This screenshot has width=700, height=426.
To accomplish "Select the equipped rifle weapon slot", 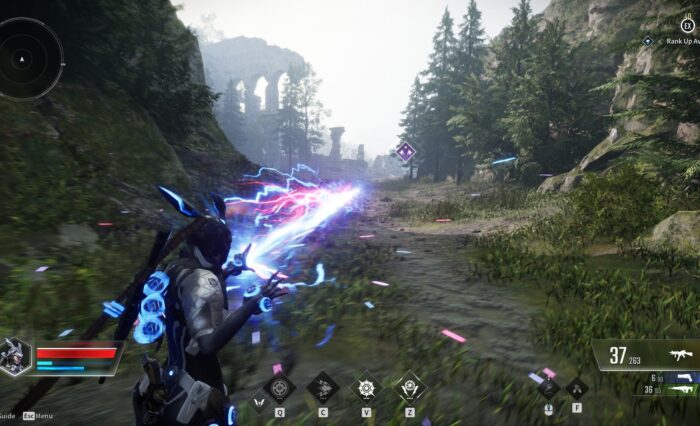I will click(x=678, y=356).
